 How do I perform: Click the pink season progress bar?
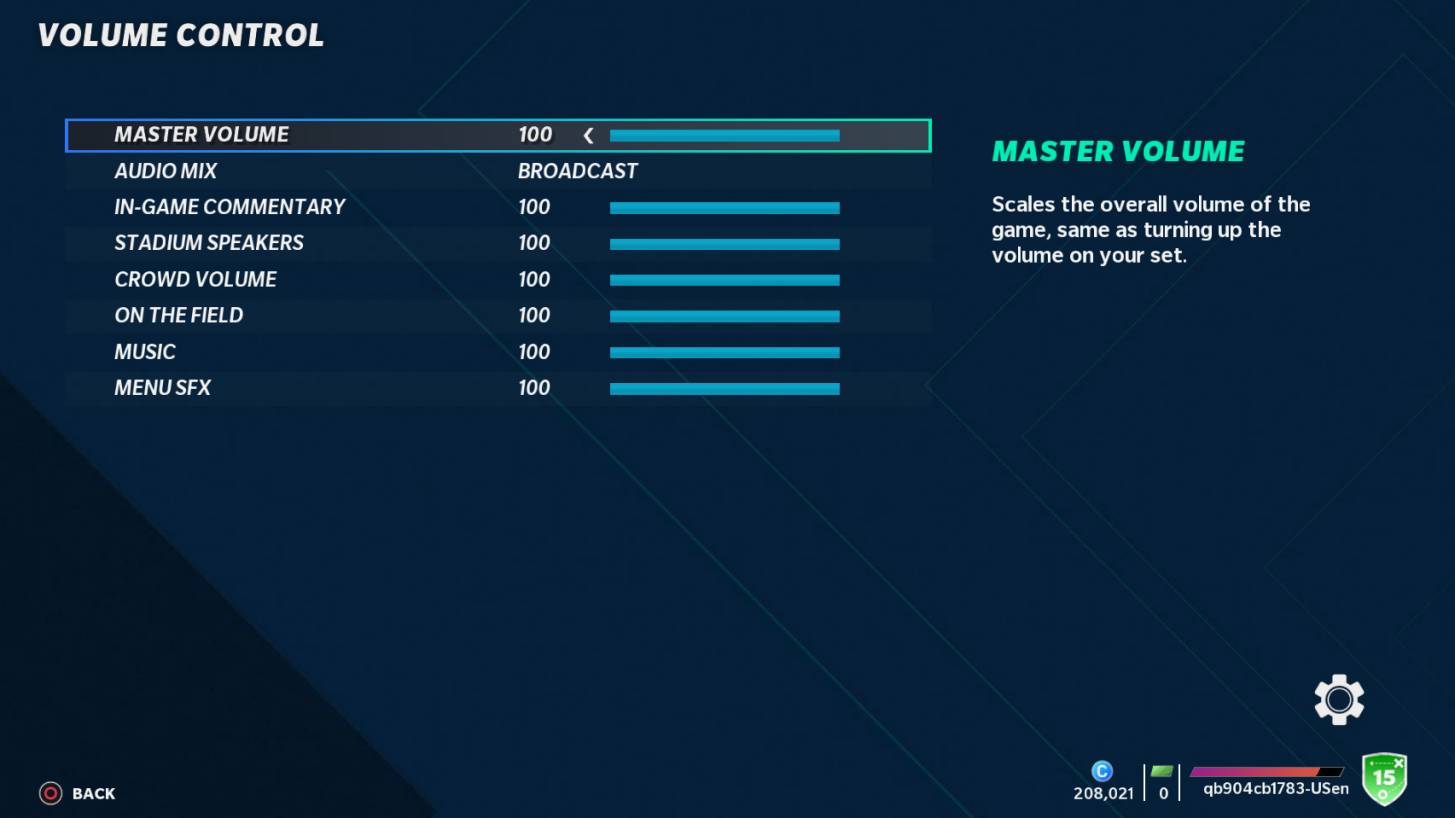pos(1265,772)
